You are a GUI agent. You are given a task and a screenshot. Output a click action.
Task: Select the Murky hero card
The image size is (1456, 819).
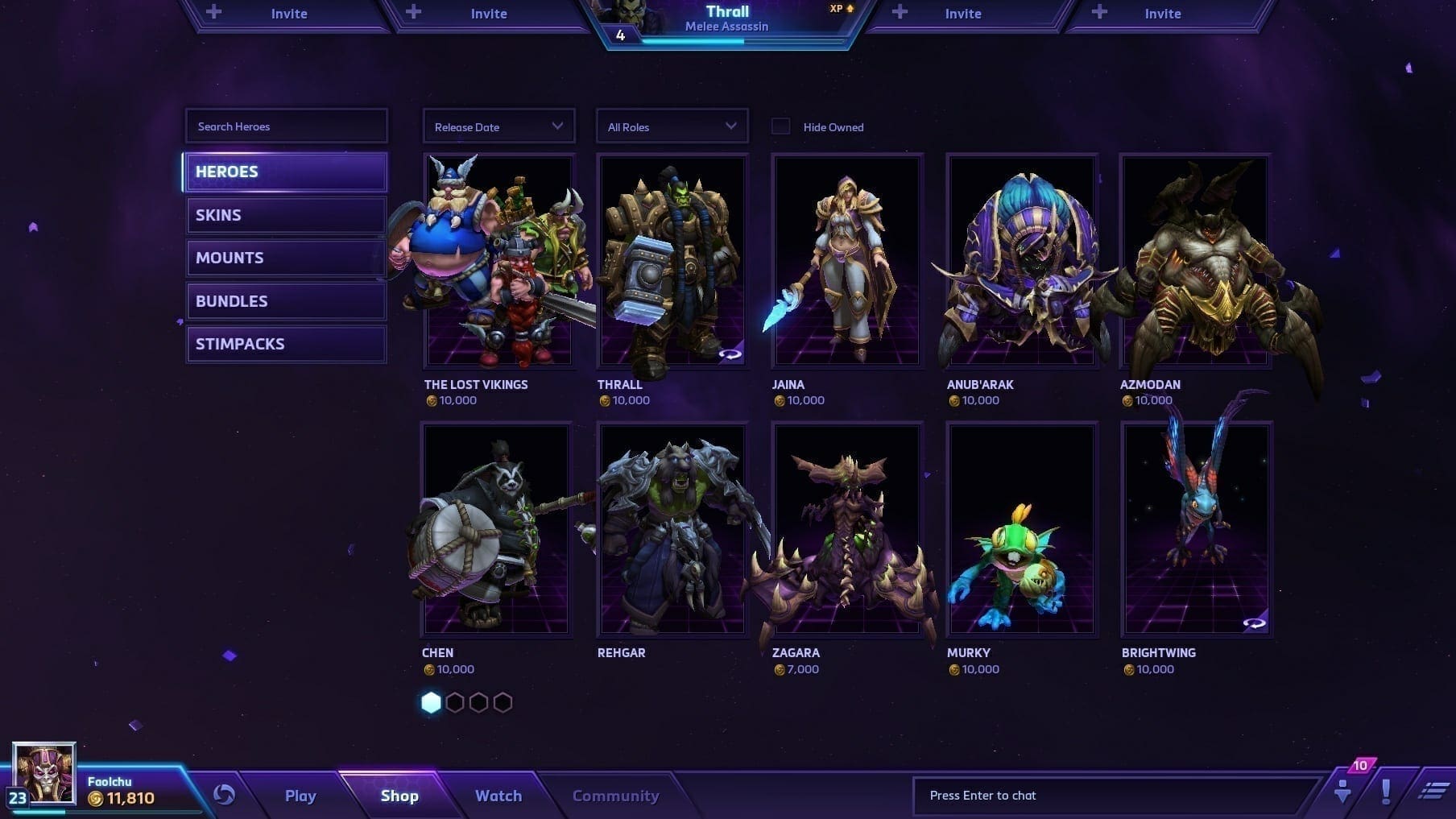point(1021,530)
